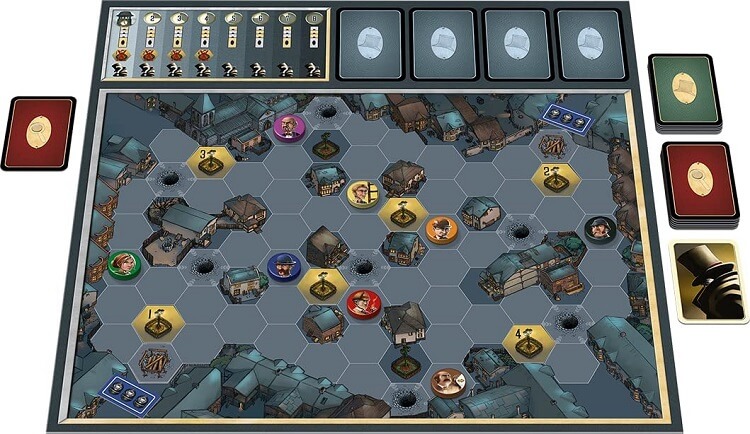Choose the orange character token
The width and height of the screenshot is (750, 434).
tap(441, 229)
